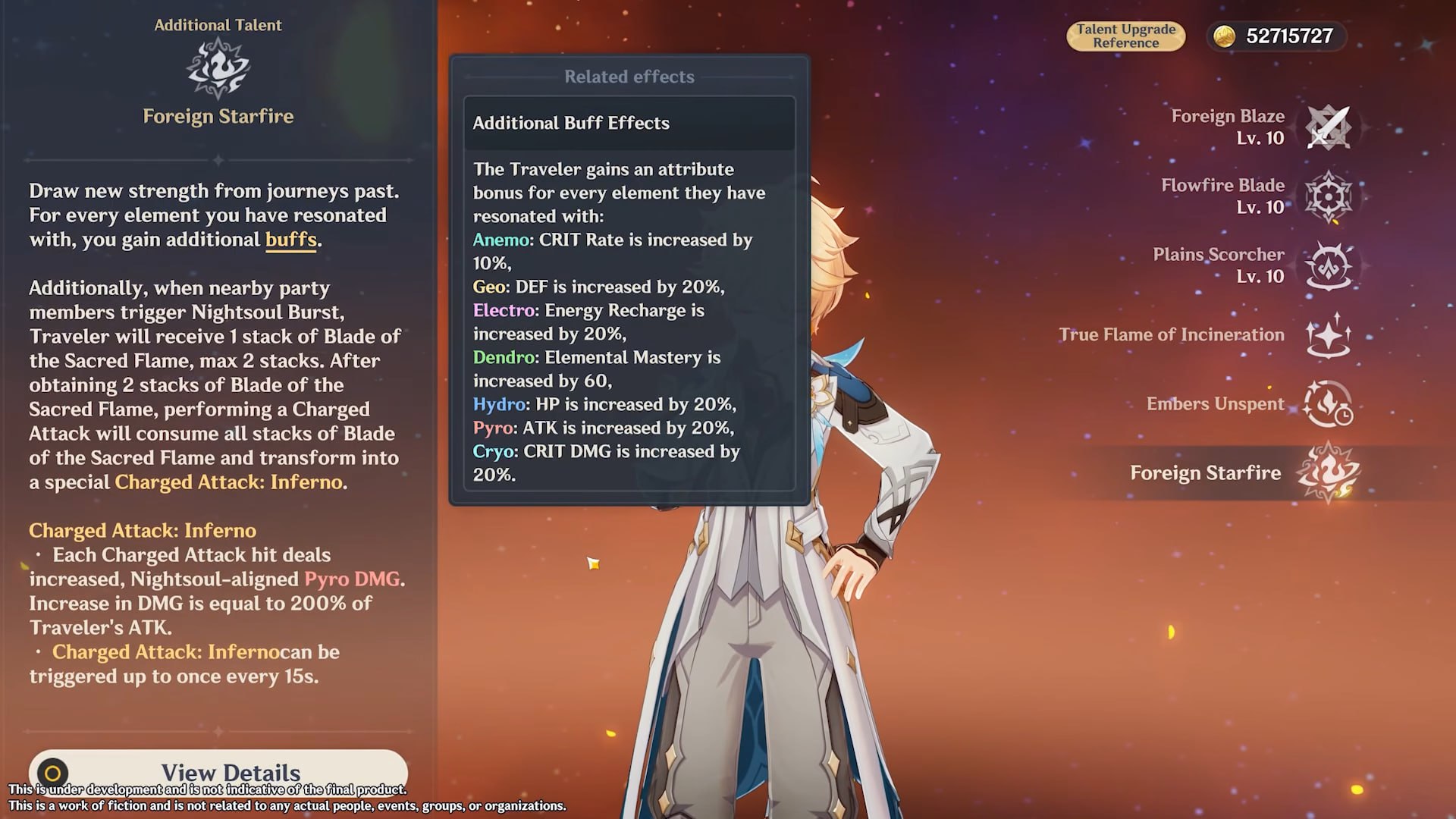Screen dimensions: 1456x819
Task: Click the View Details button
Action: tap(218, 772)
